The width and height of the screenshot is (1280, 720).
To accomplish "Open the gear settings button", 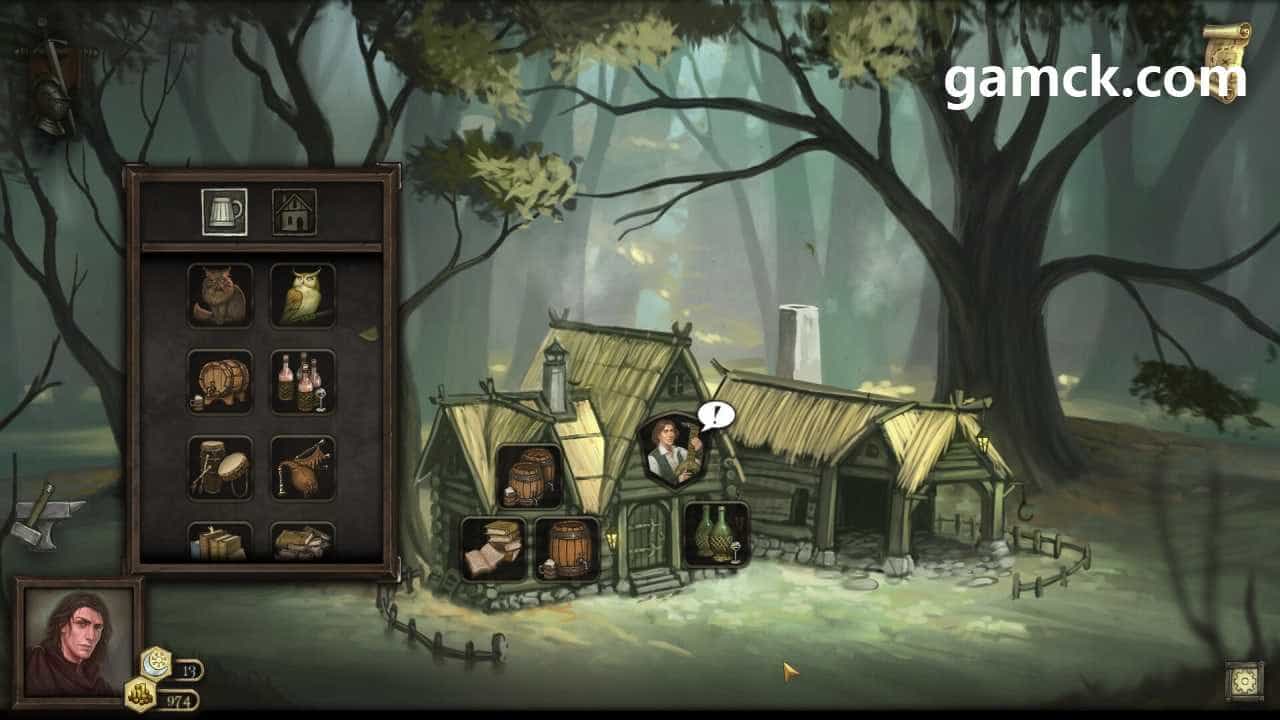I will tap(1245, 681).
